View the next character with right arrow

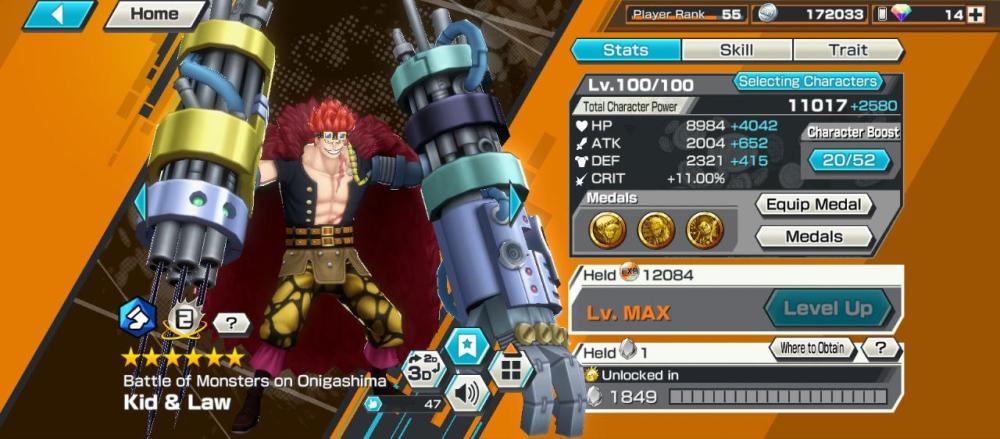(516, 203)
